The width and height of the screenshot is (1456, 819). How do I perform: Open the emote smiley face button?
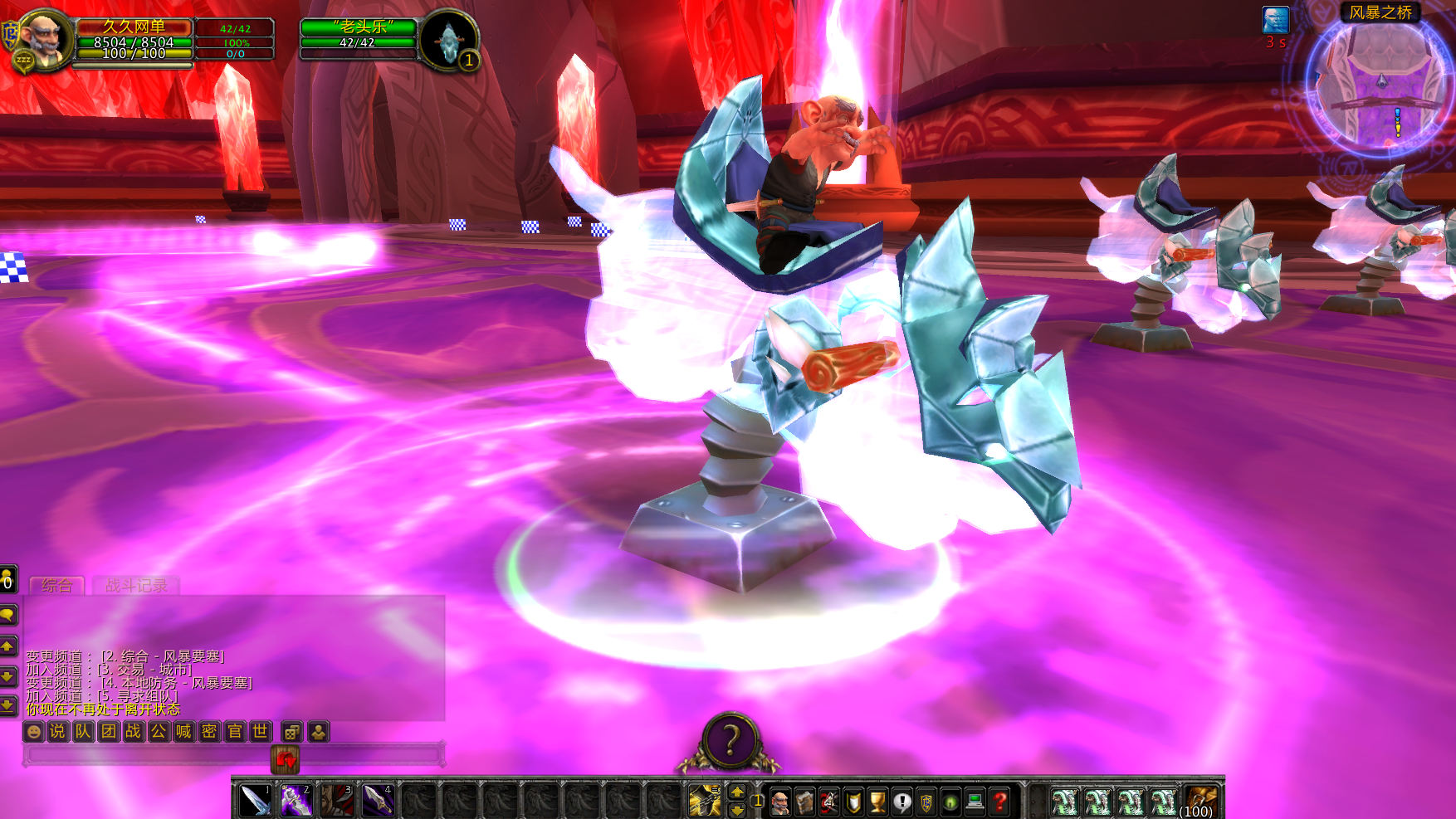(x=33, y=732)
